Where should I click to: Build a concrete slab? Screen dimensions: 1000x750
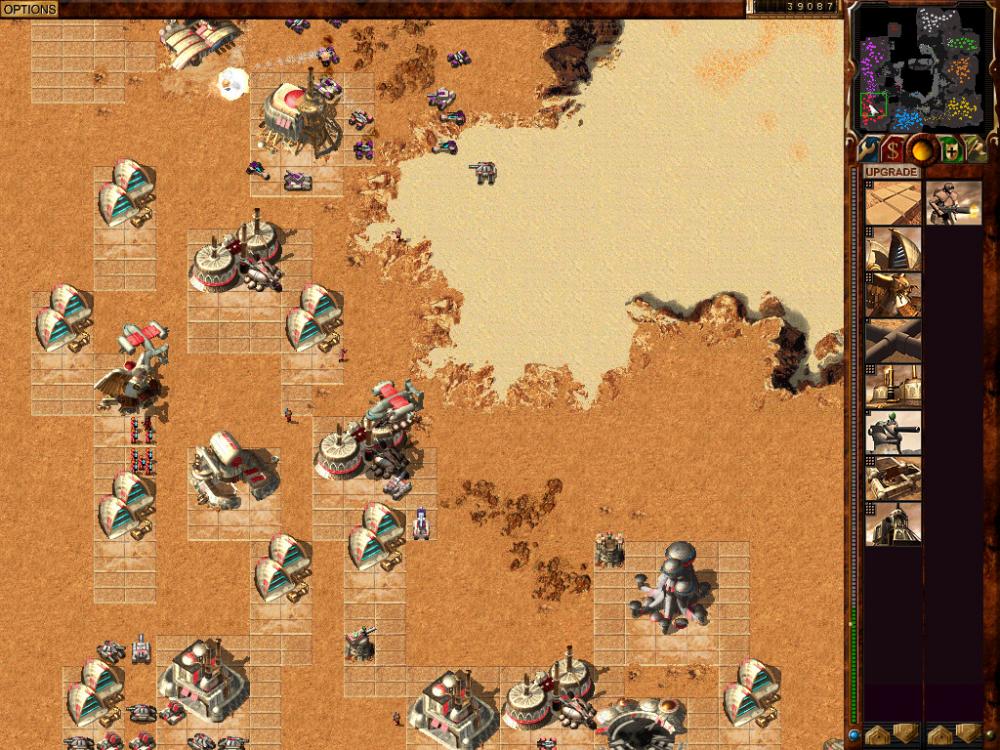[893, 203]
